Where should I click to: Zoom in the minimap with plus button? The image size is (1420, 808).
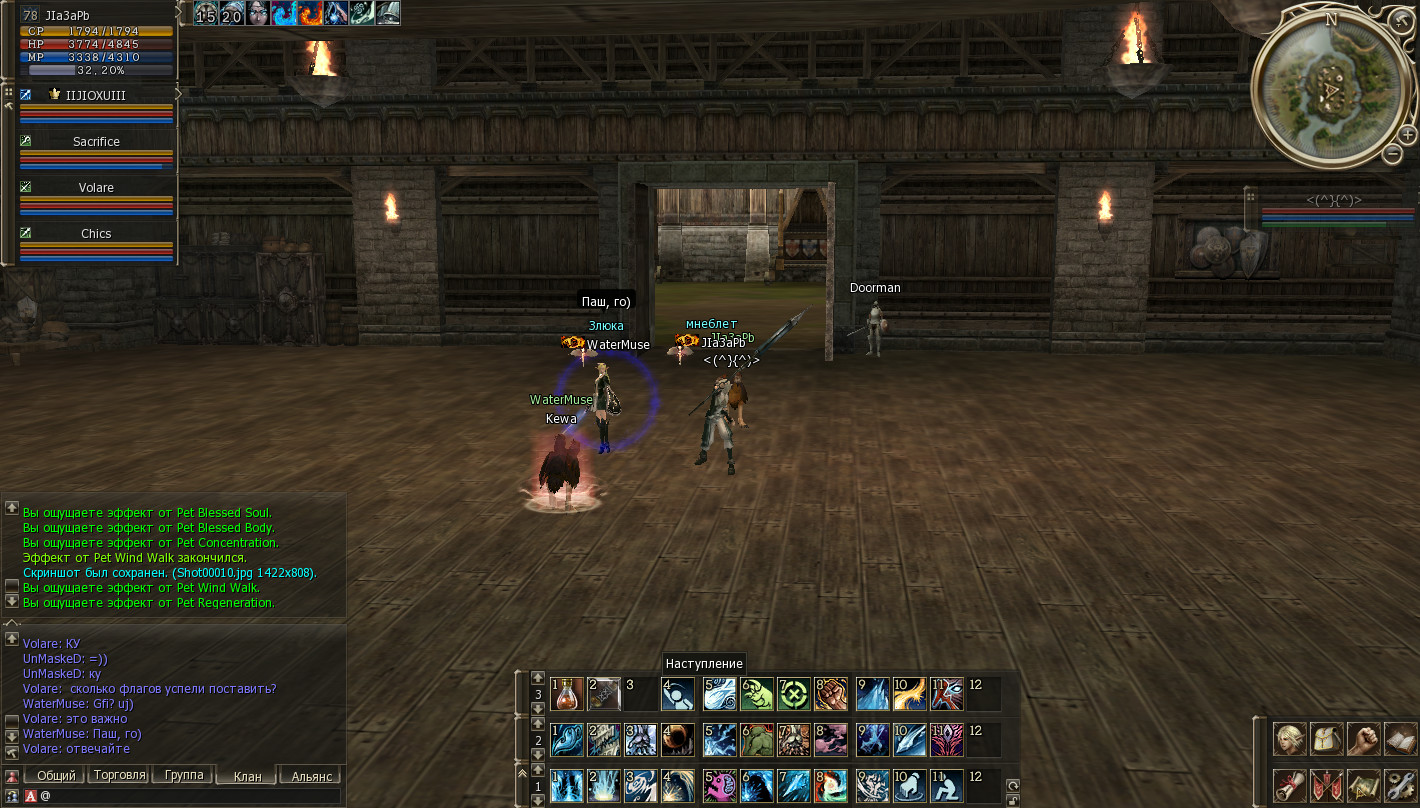tap(1407, 134)
